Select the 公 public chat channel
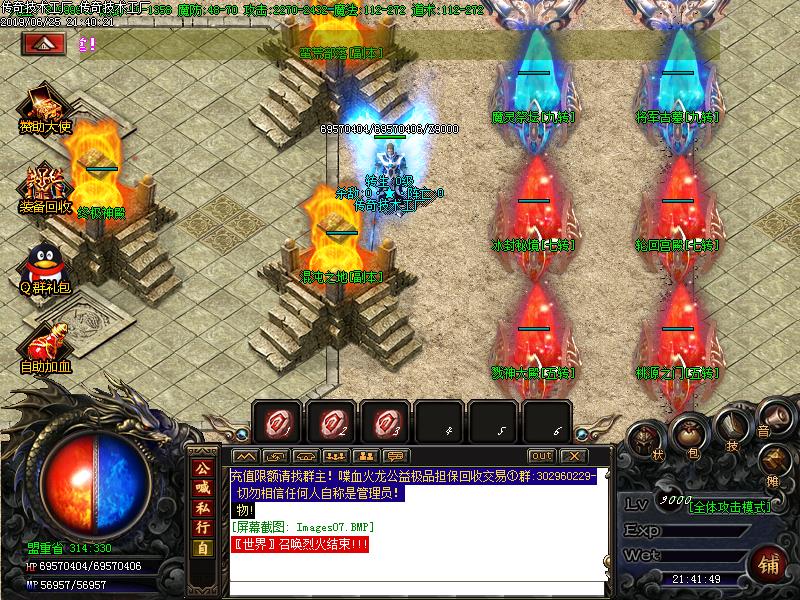Image resolution: width=800 pixels, height=600 pixels. pyautogui.click(x=203, y=468)
